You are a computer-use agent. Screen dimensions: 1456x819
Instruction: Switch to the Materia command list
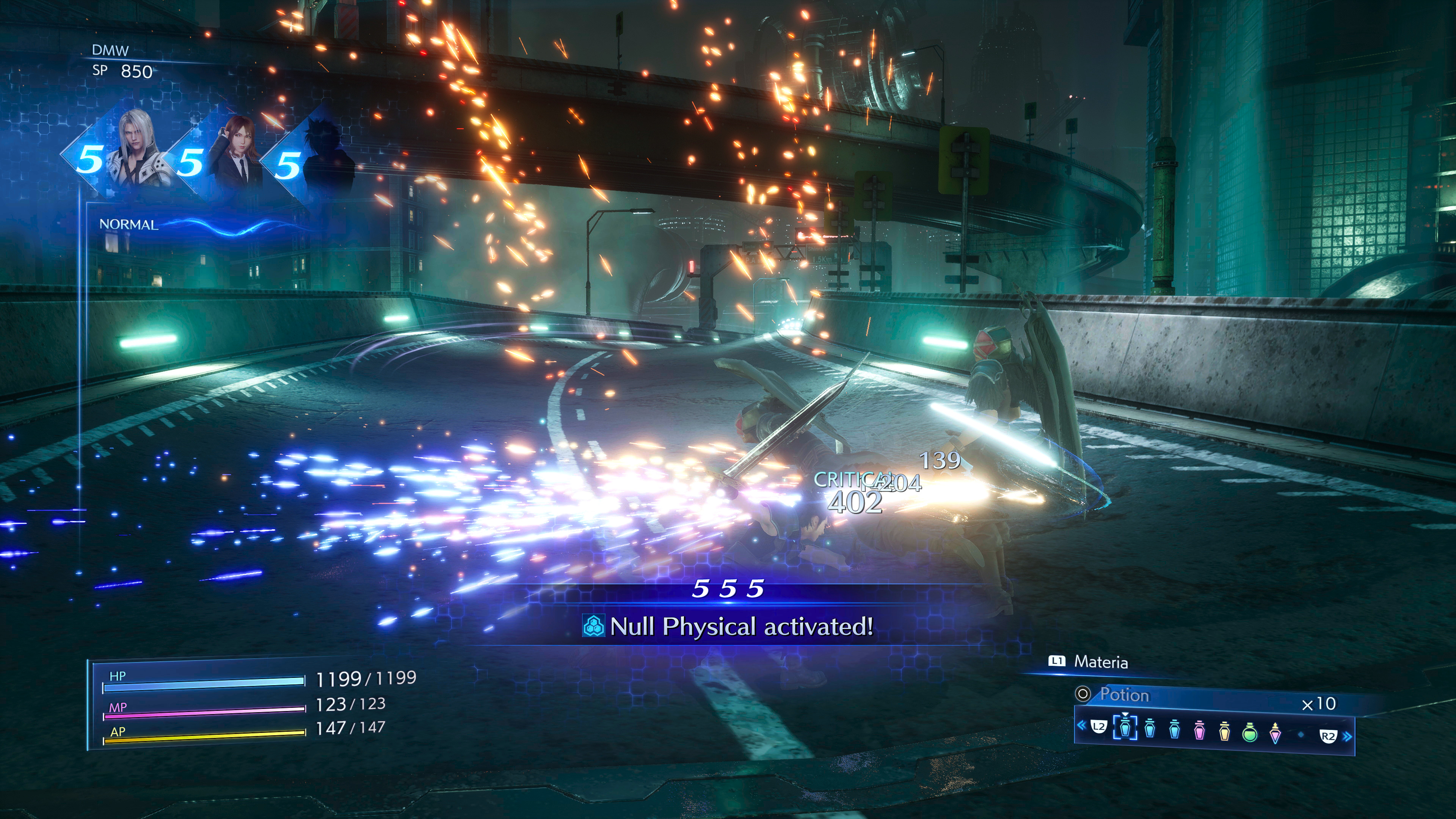(x=1100, y=662)
